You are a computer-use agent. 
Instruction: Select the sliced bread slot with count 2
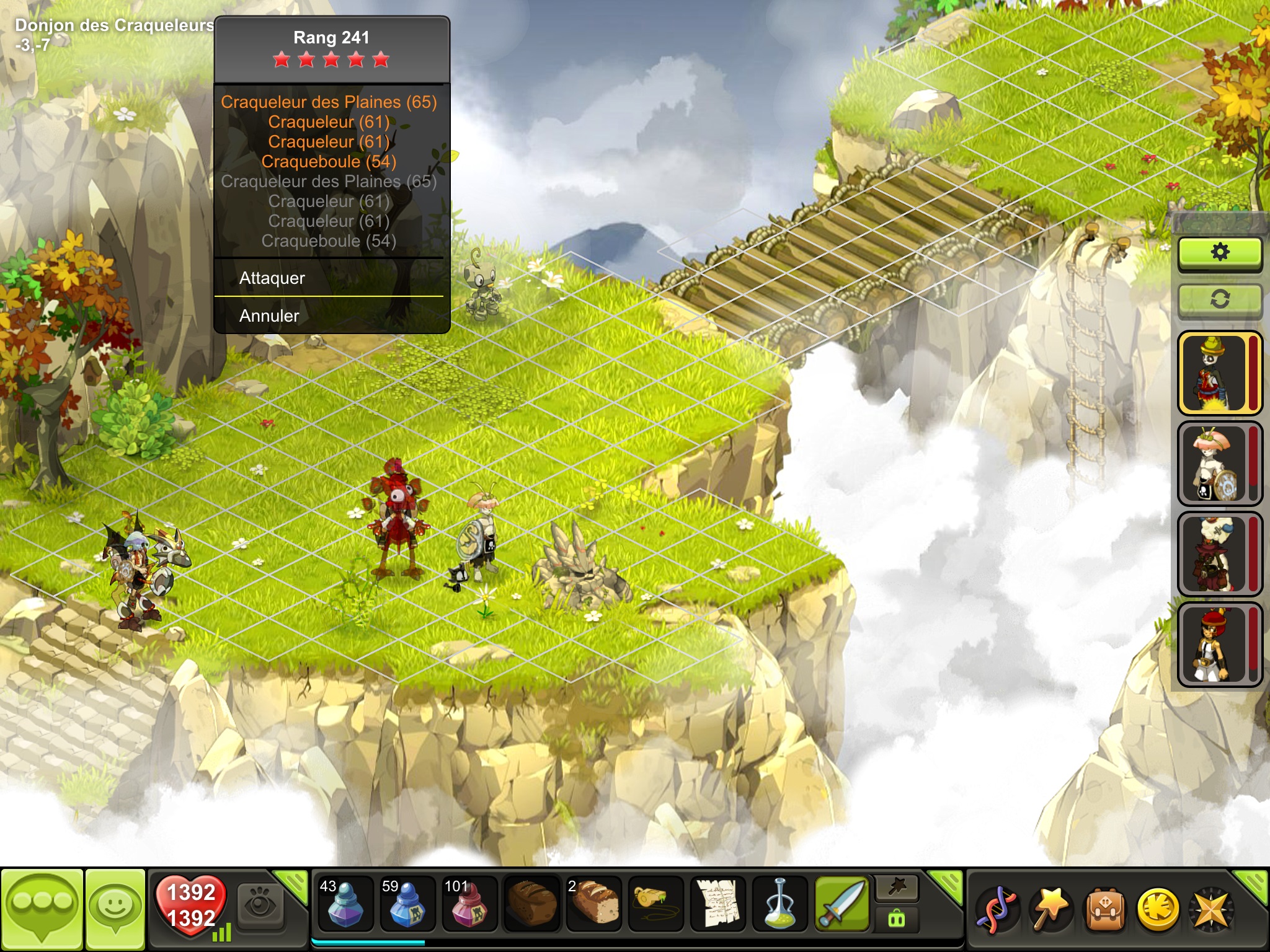coord(593,904)
